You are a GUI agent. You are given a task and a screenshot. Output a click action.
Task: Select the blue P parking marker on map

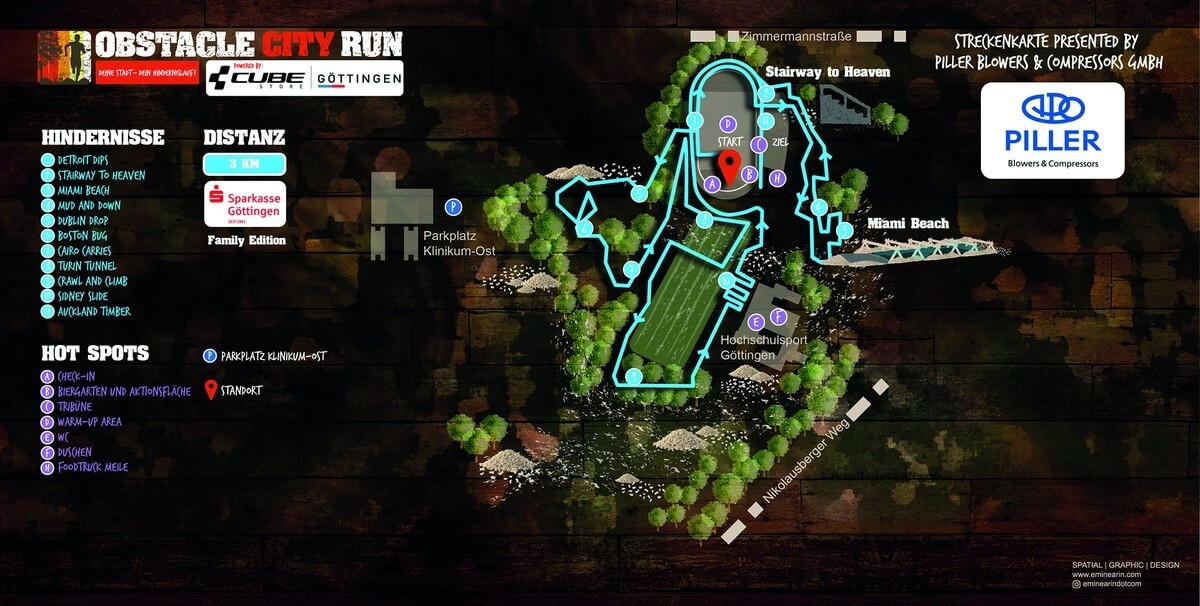coord(453,207)
